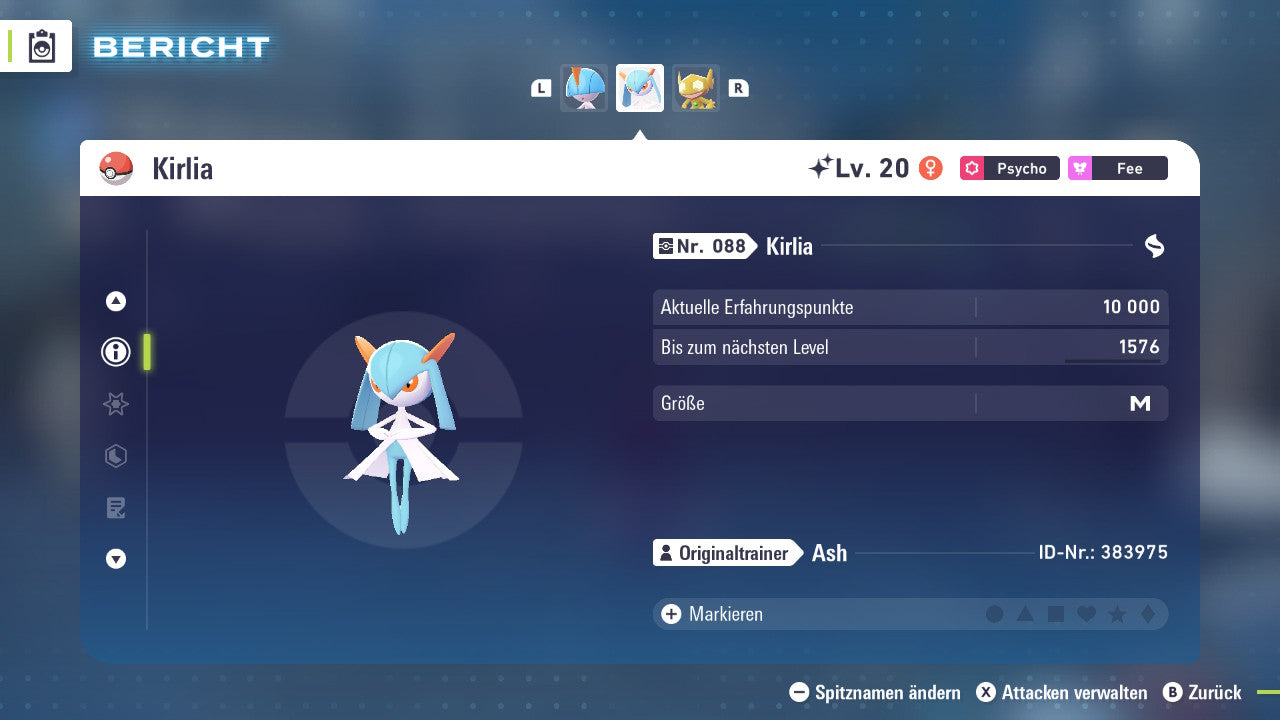Screen dimensions: 1280x720
Task: Click the Pokéball icon next to Kirlia
Action: [115, 168]
